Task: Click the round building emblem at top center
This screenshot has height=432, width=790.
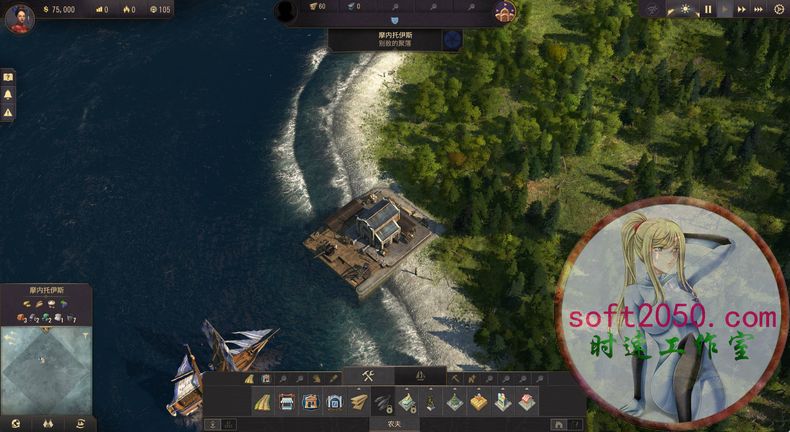Action: coord(505,12)
